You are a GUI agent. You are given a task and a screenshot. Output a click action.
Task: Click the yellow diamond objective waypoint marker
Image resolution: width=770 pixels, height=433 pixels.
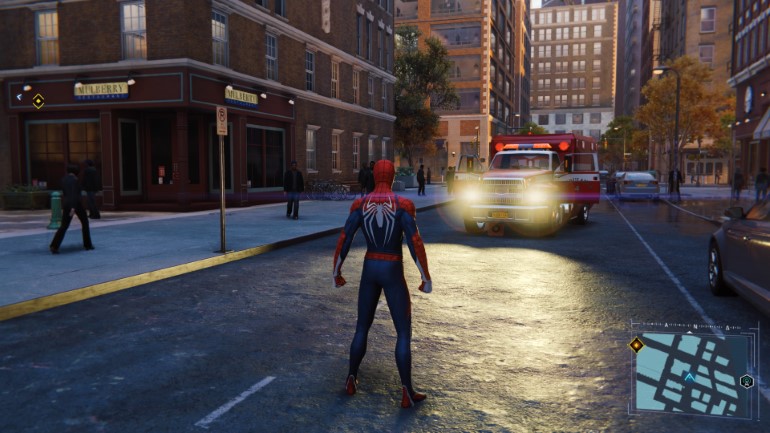[38, 100]
